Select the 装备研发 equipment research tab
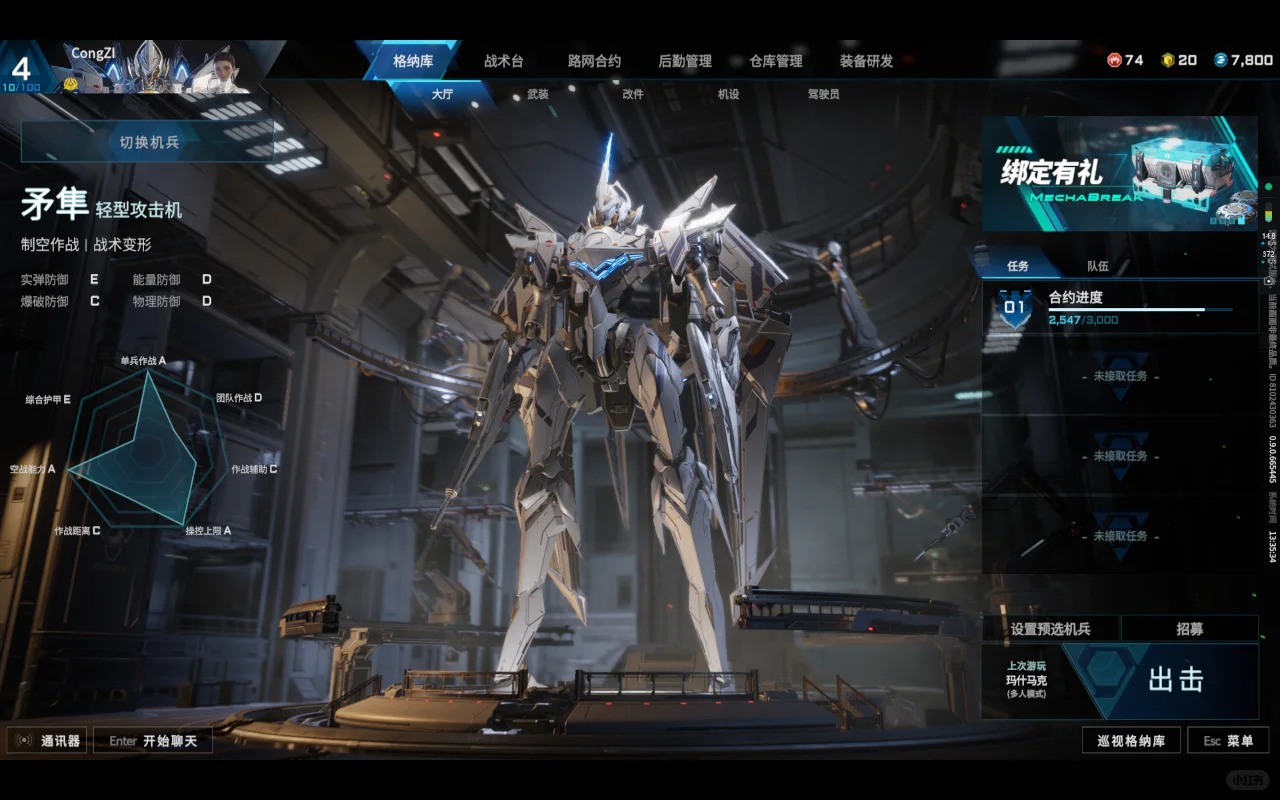 point(866,61)
